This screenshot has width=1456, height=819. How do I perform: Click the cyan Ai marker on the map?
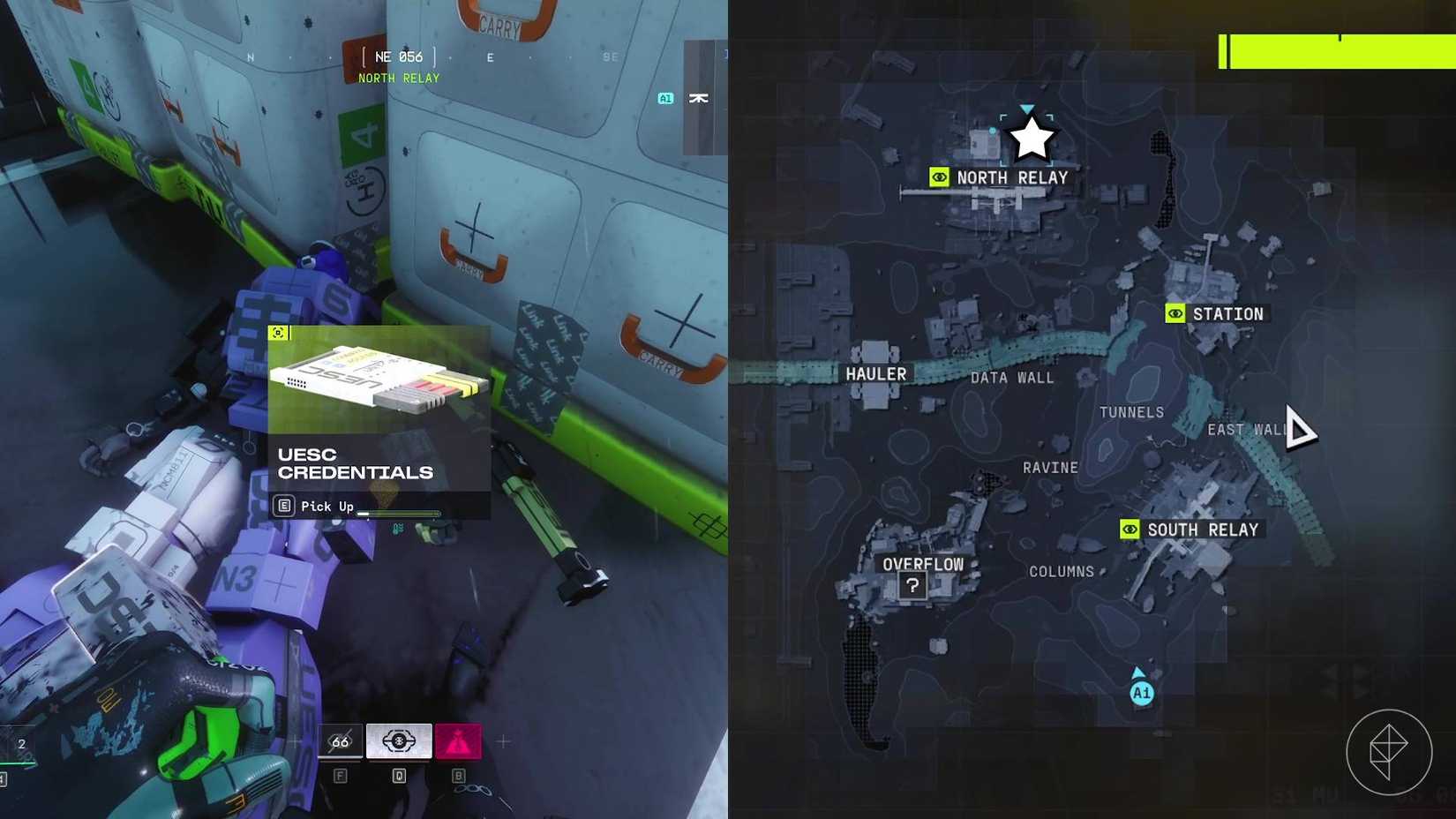1141,694
